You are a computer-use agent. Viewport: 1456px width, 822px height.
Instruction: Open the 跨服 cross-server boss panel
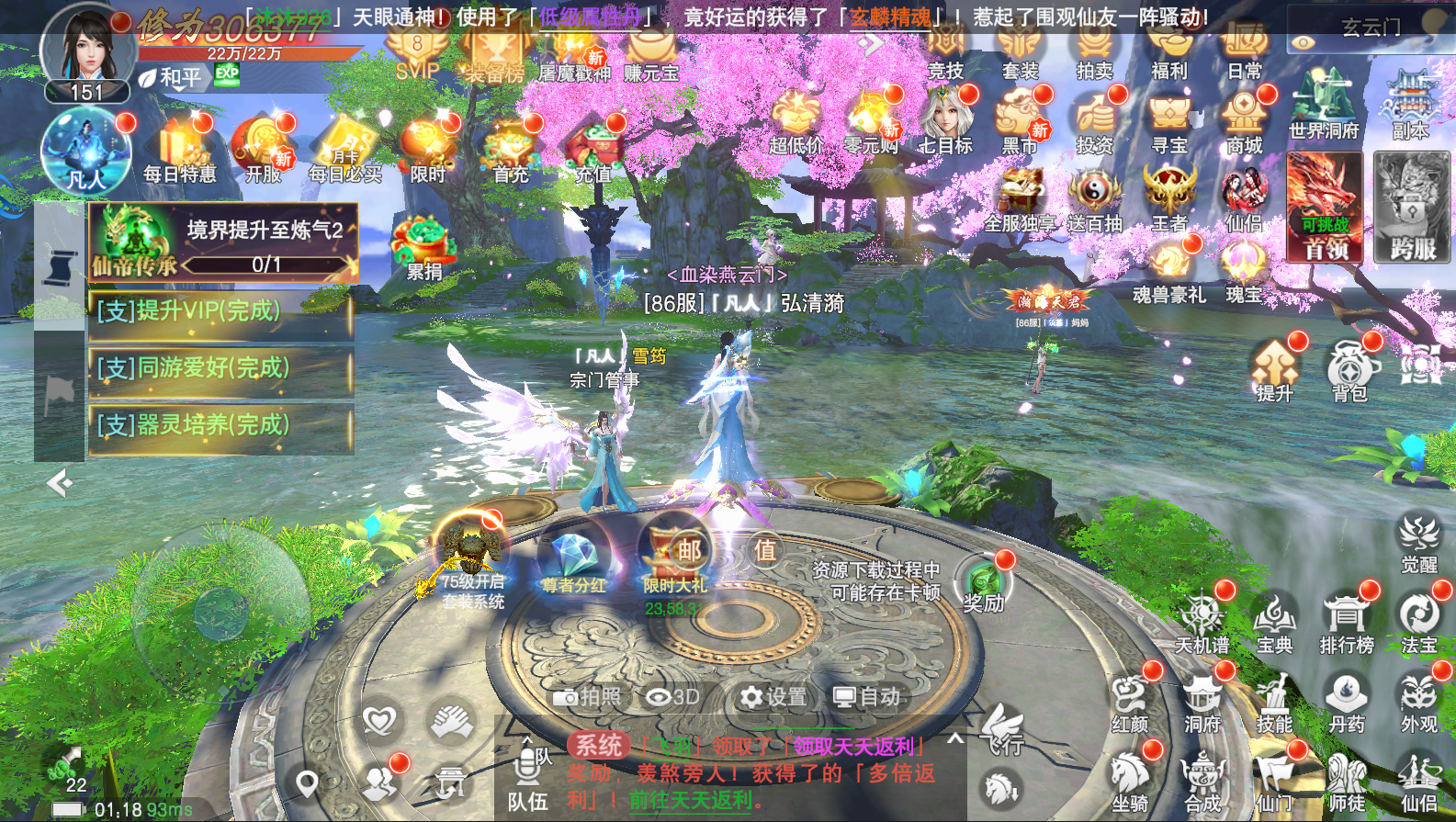[x=1412, y=207]
